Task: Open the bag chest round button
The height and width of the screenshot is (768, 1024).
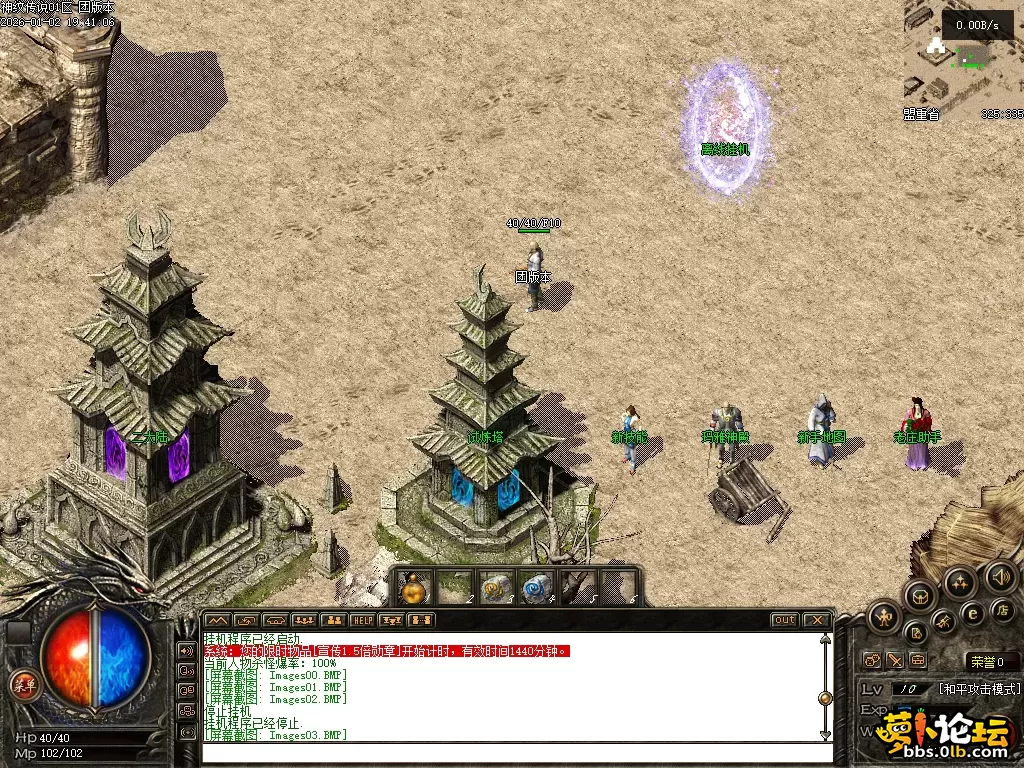Action: tap(920, 597)
